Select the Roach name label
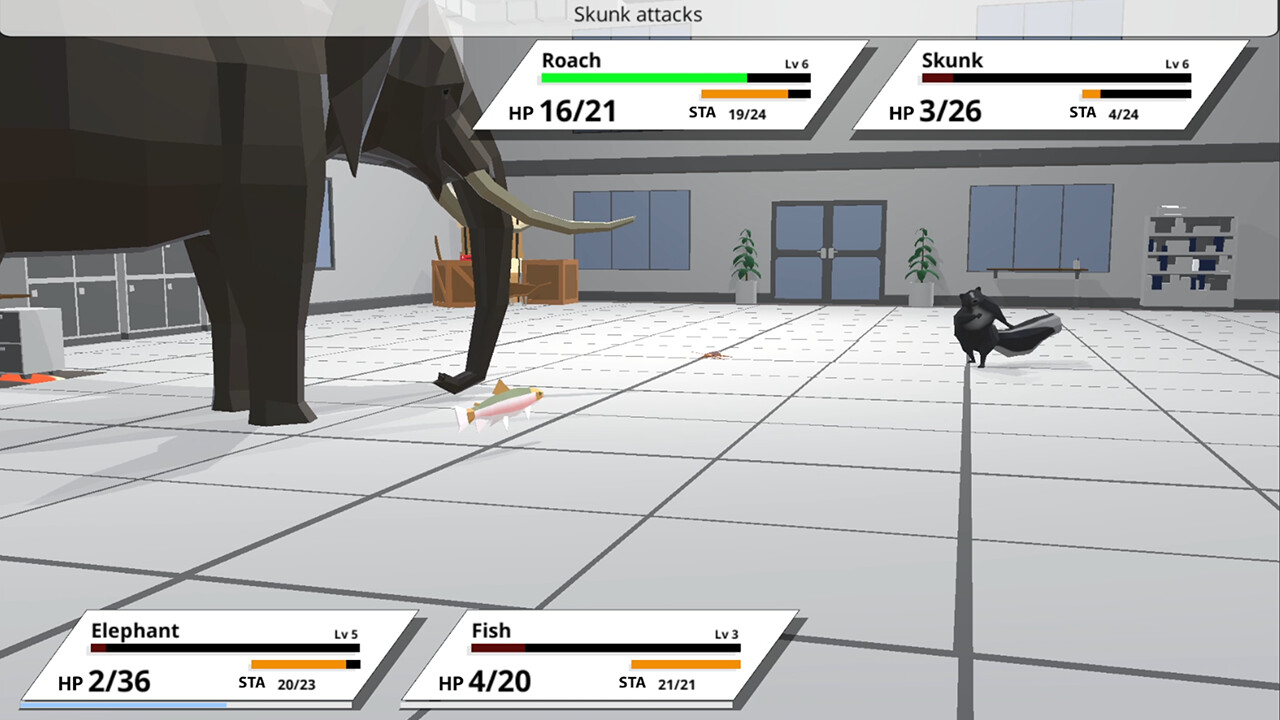Image resolution: width=1280 pixels, height=720 pixels. 570,60
